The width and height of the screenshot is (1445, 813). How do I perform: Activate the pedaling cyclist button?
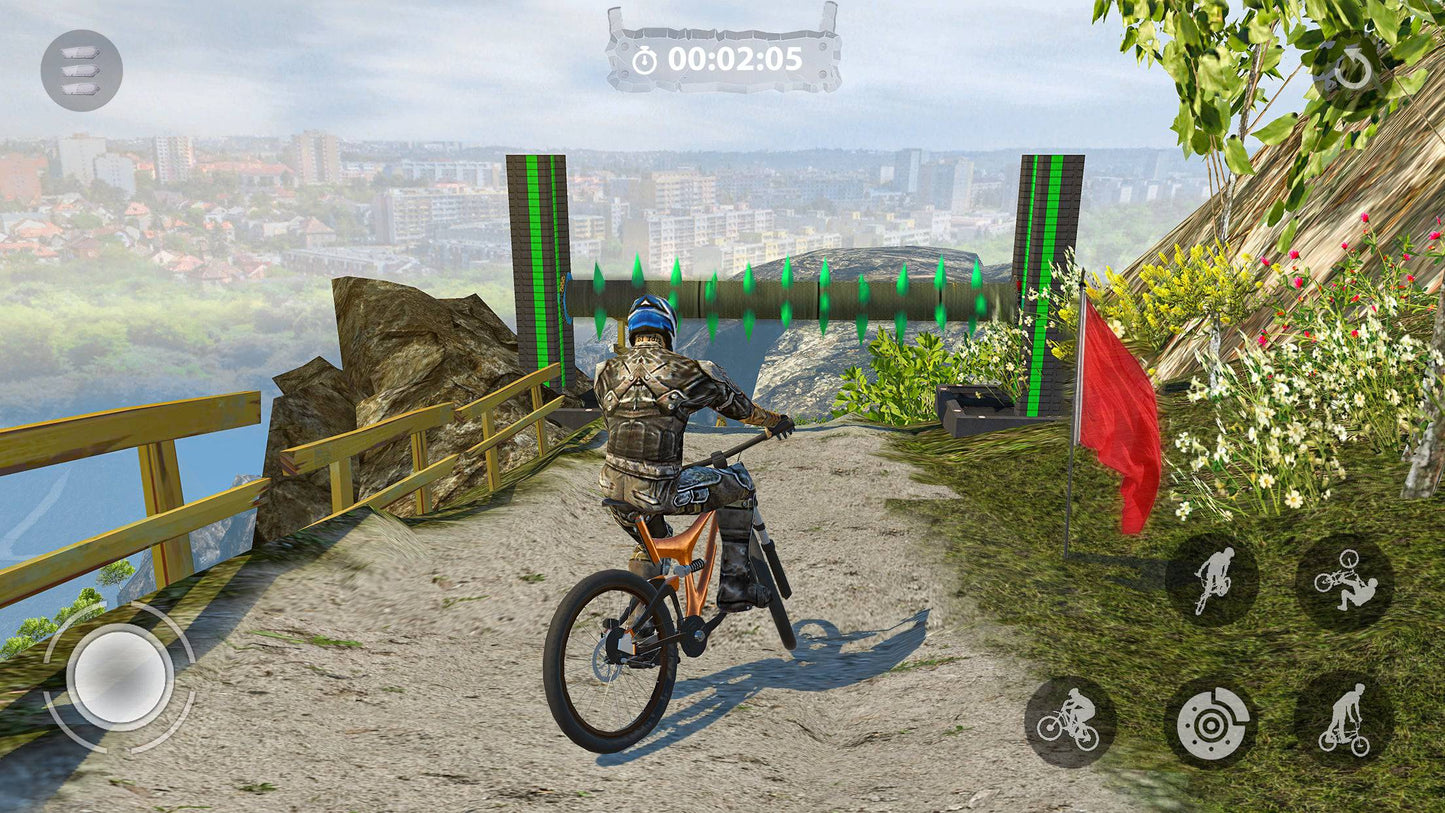tap(1069, 722)
